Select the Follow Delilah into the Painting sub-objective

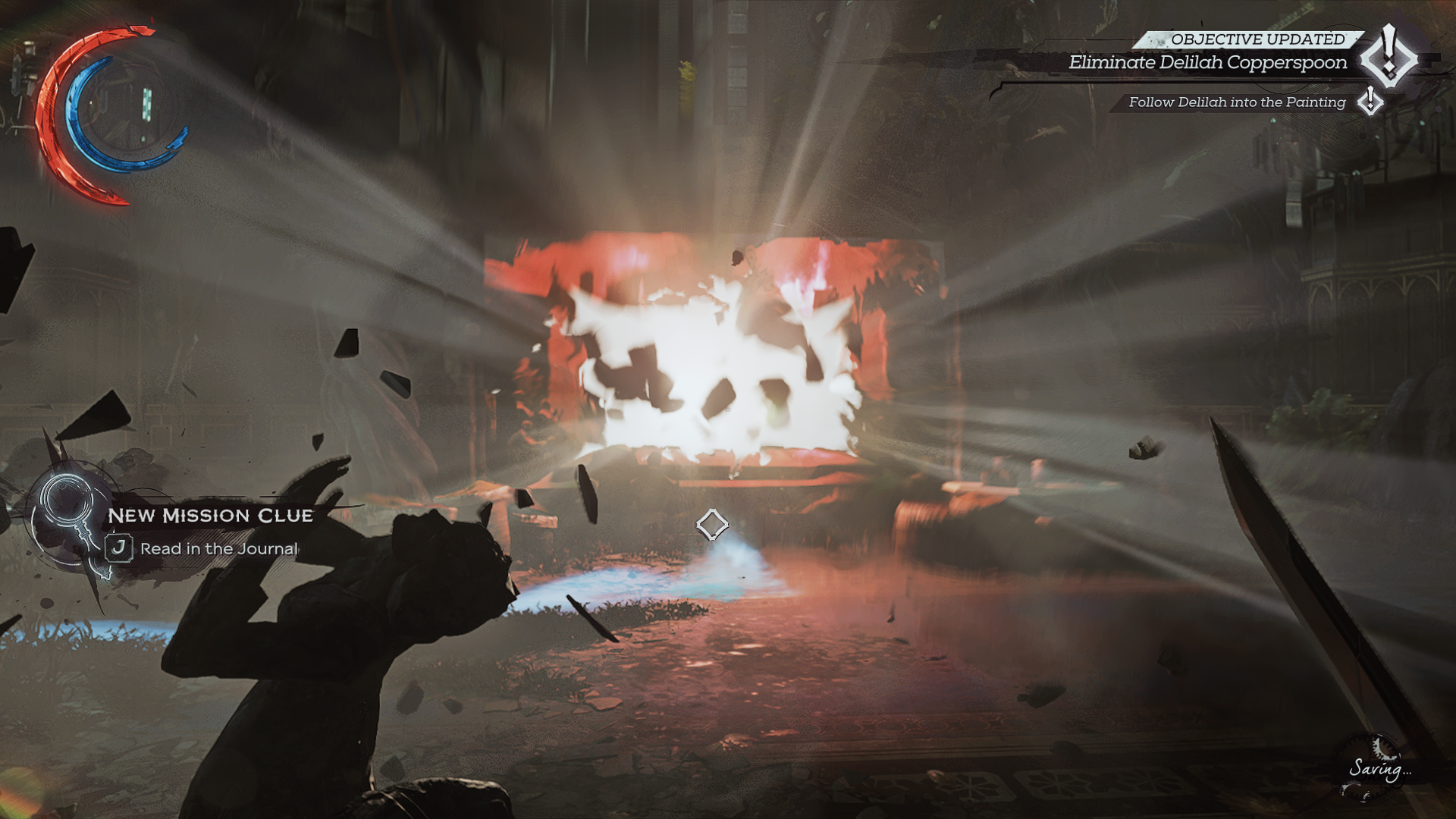(x=1236, y=102)
